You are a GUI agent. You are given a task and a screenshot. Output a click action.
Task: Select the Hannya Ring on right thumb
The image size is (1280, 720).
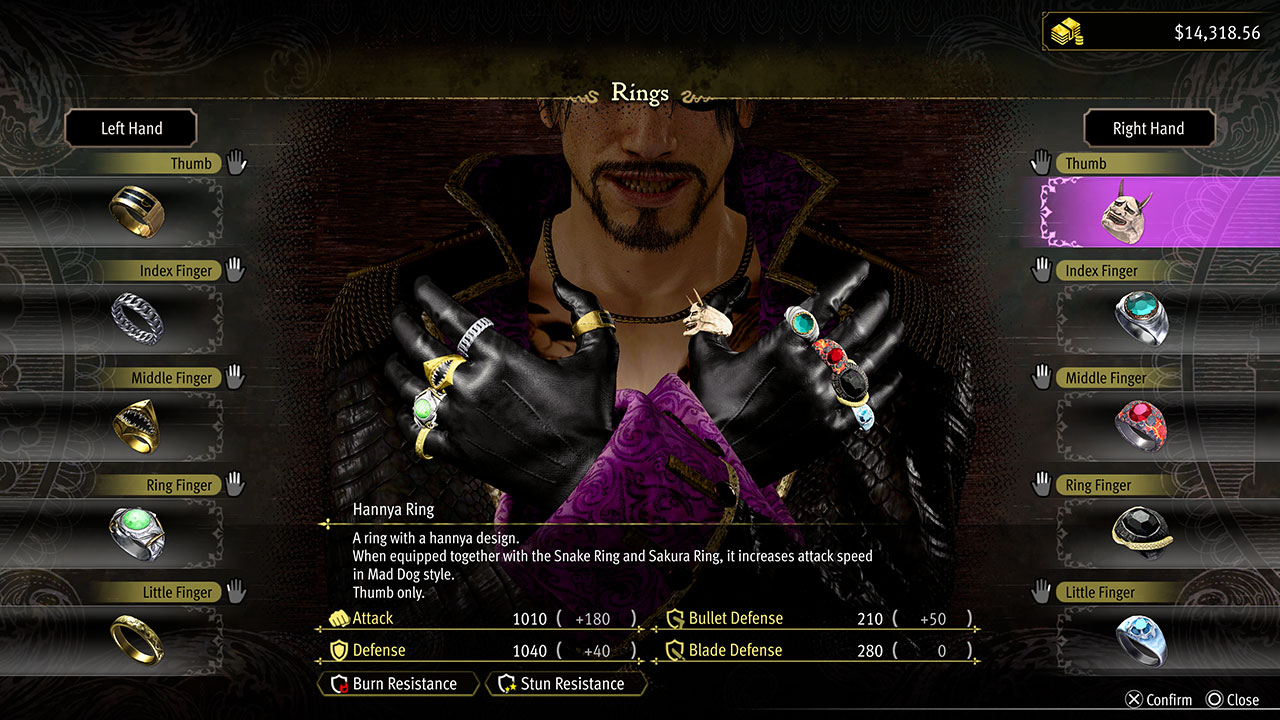(x=1126, y=211)
